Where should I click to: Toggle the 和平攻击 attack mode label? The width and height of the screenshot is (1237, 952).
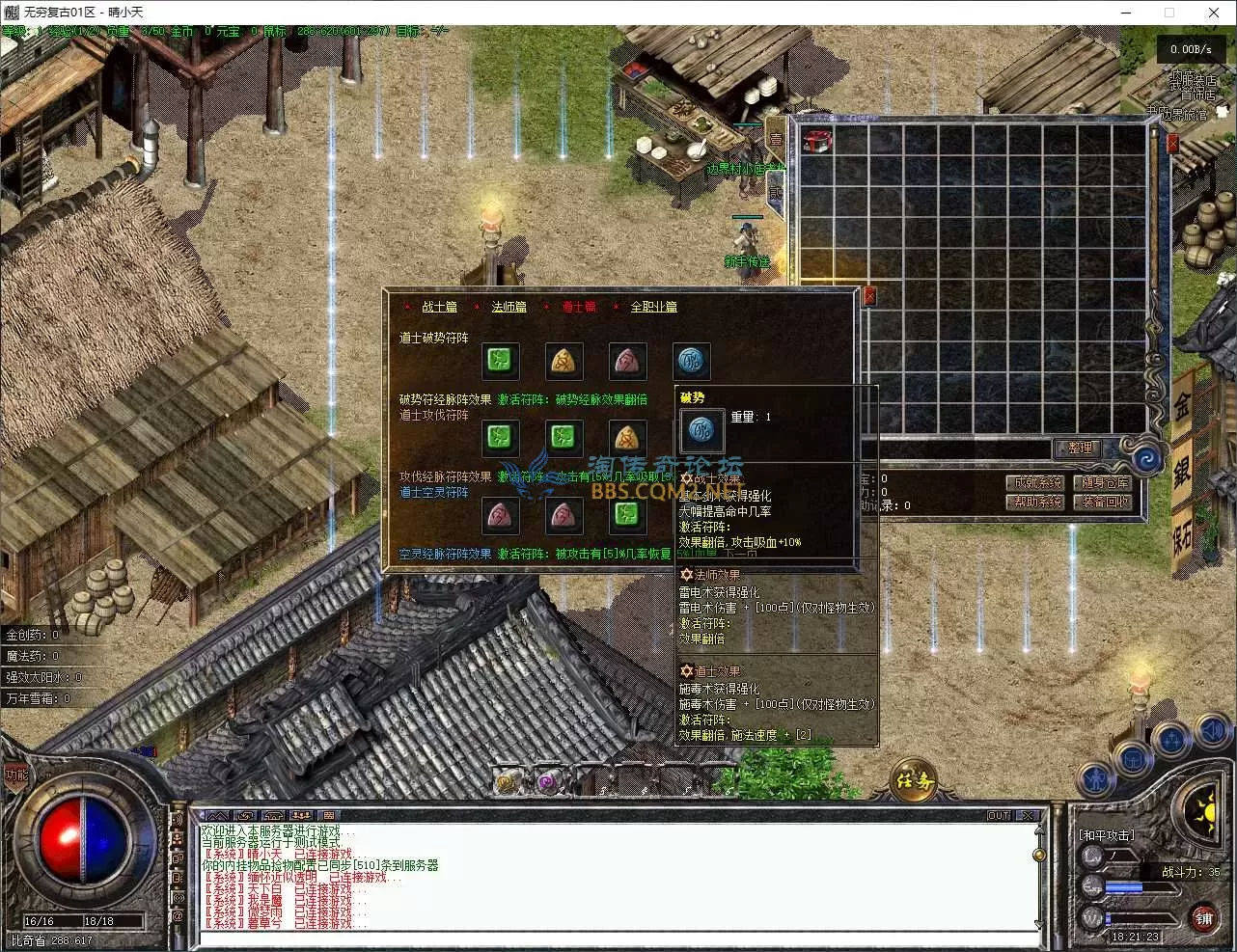(x=1106, y=835)
